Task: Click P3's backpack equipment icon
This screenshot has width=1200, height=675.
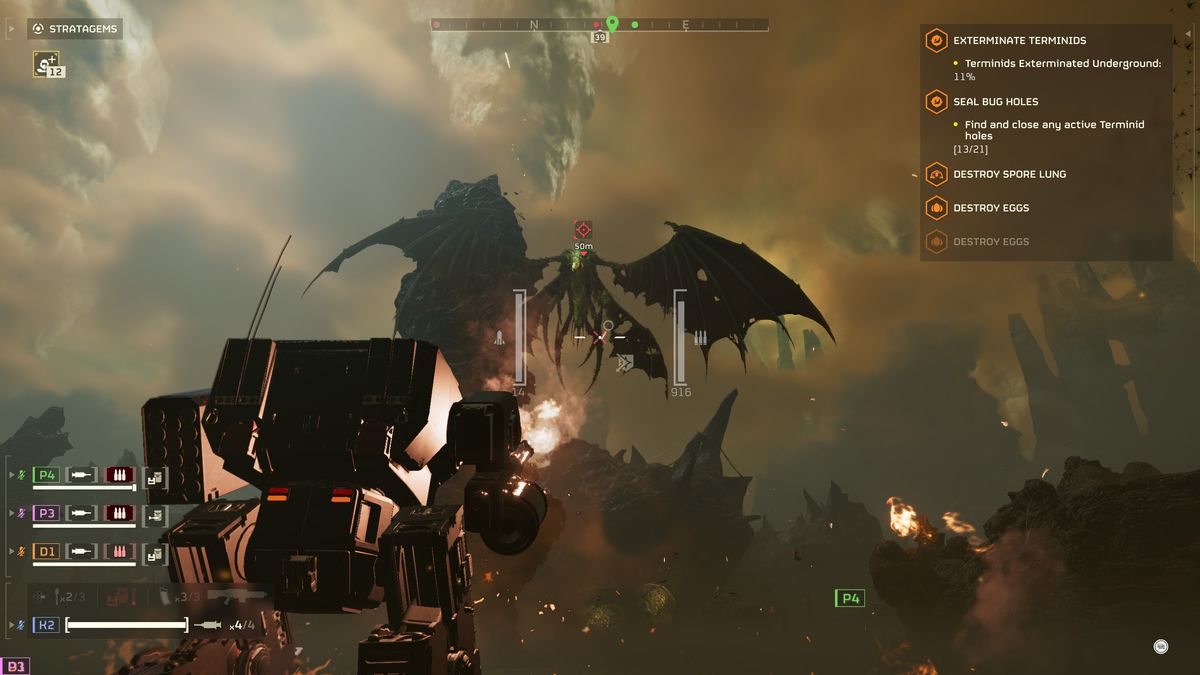Action: point(154,514)
